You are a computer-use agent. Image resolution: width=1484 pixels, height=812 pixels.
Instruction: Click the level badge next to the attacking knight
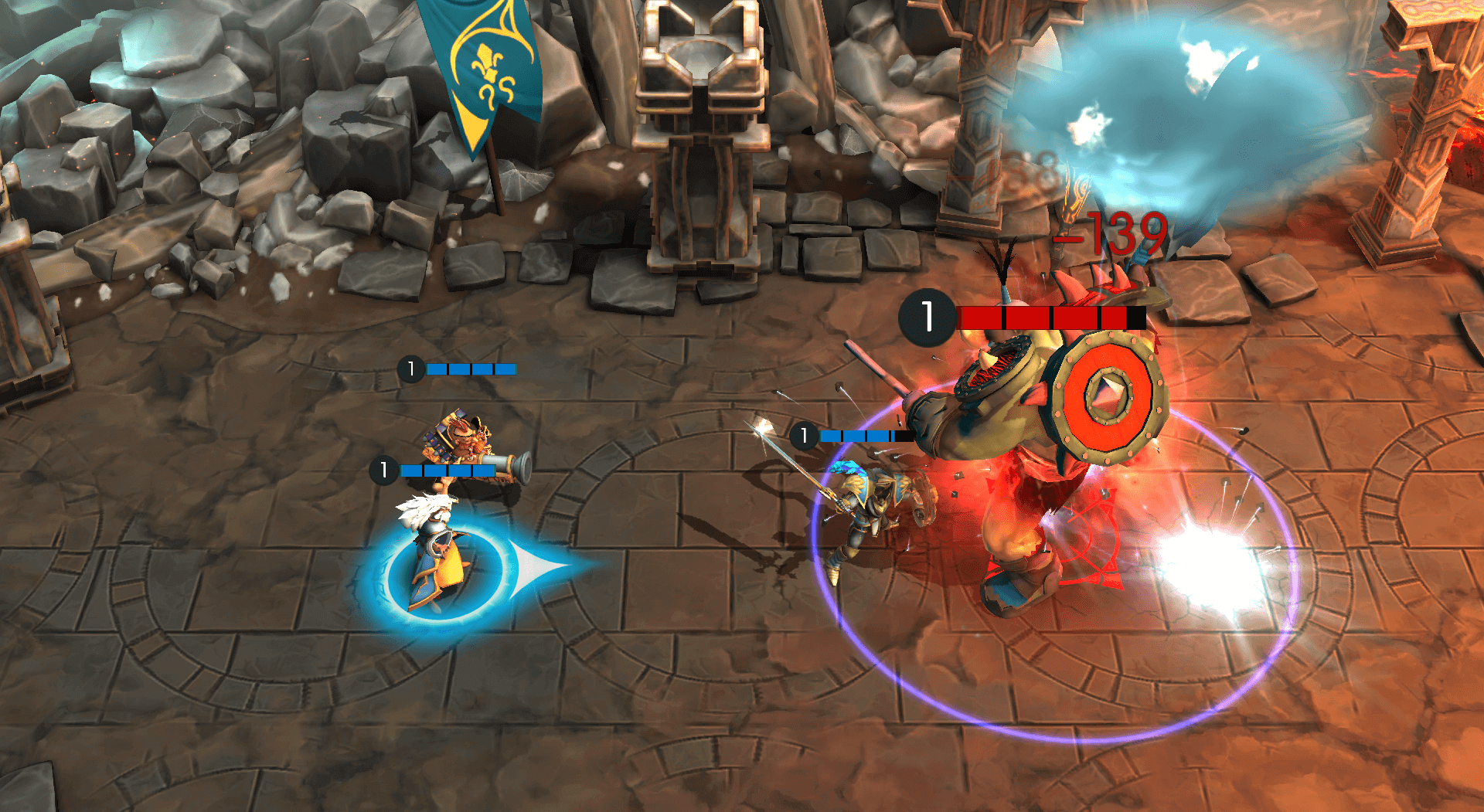pyautogui.click(x=805, y=435)
